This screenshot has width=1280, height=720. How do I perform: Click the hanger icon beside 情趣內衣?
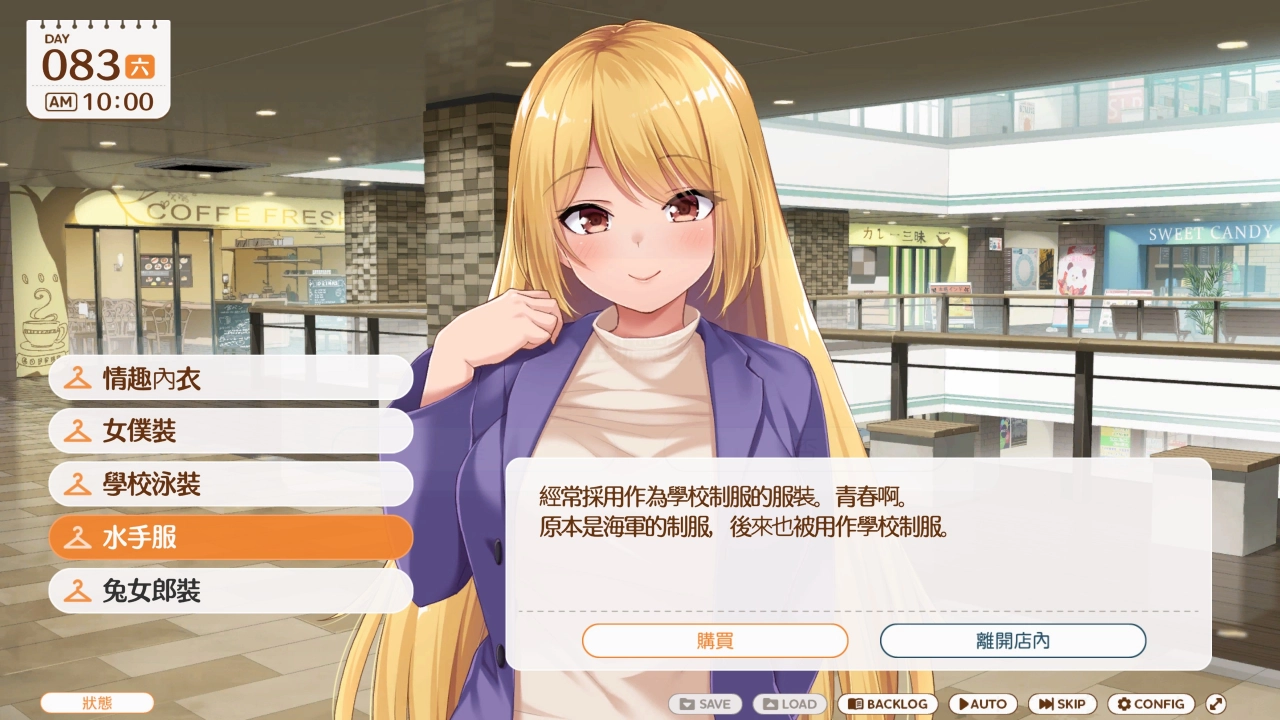[78, 378]
